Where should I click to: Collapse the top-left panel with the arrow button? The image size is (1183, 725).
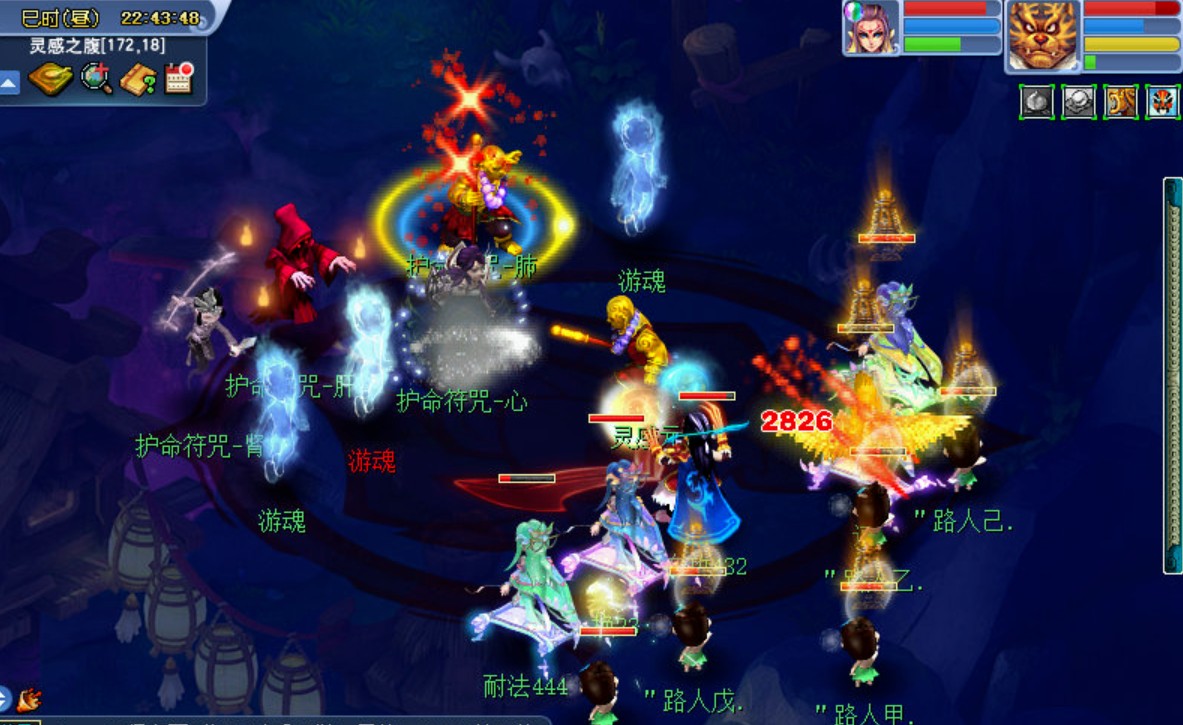pos(9,82)
